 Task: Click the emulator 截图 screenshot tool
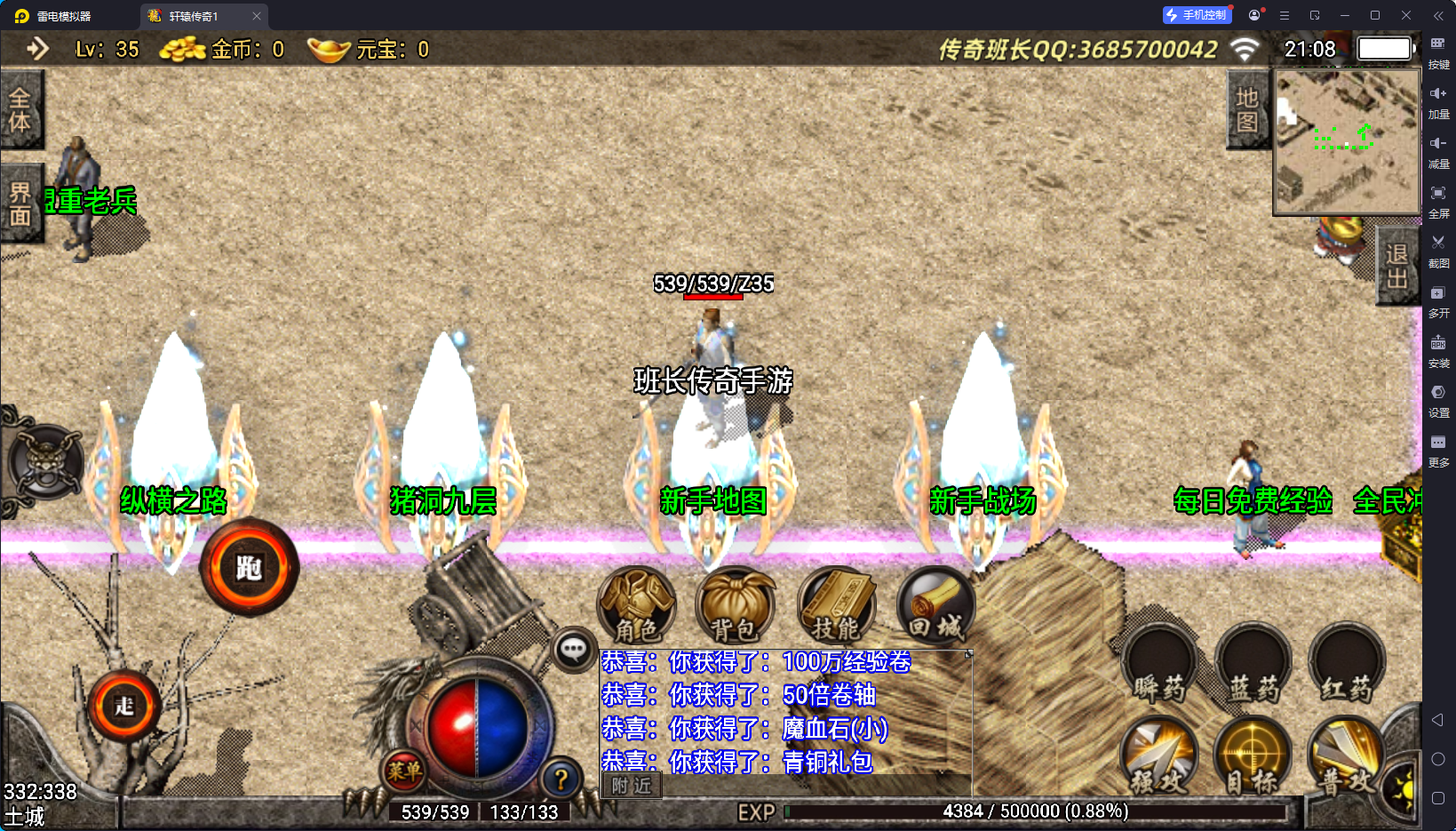point(1438,251)
